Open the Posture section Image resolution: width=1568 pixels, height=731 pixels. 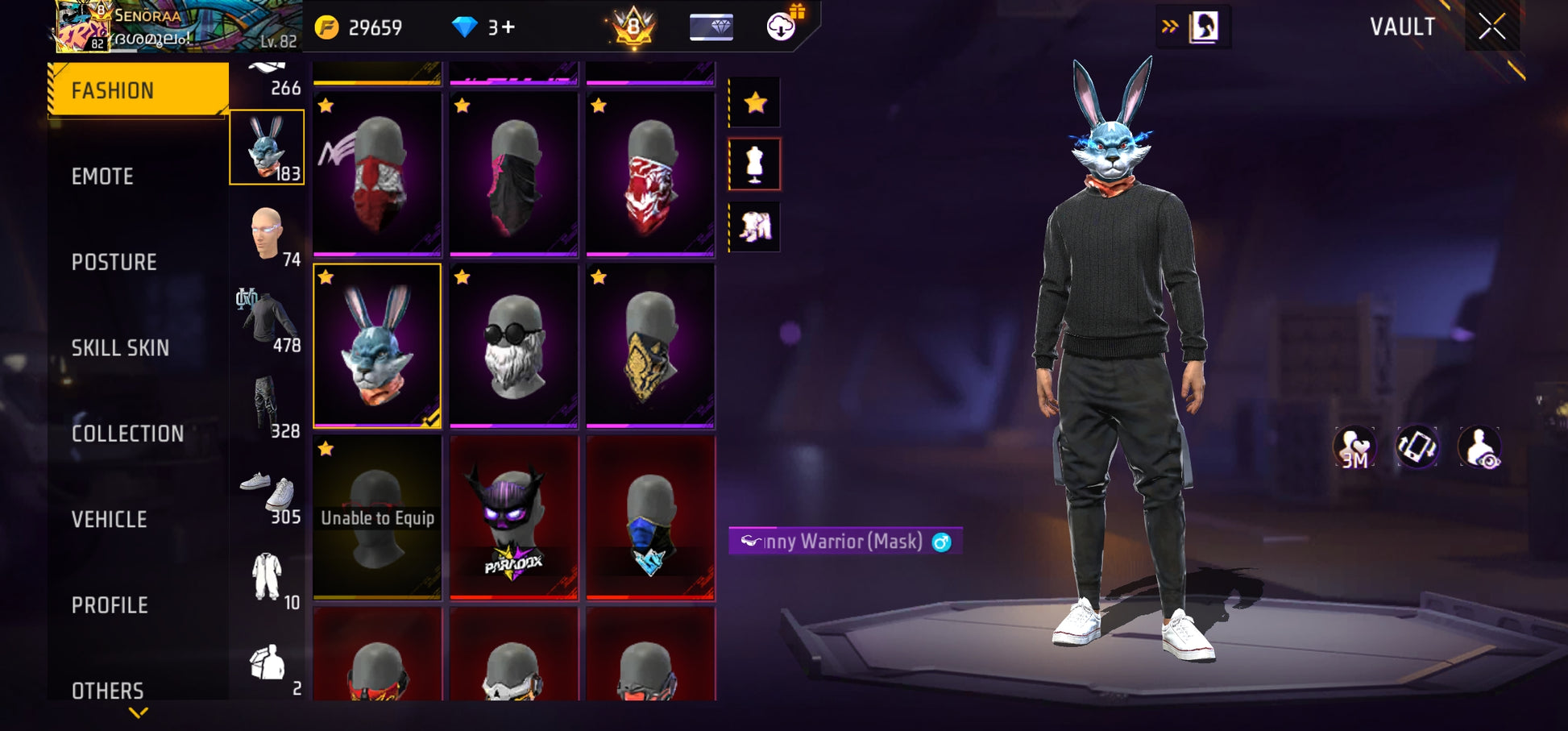coord(114,262)
